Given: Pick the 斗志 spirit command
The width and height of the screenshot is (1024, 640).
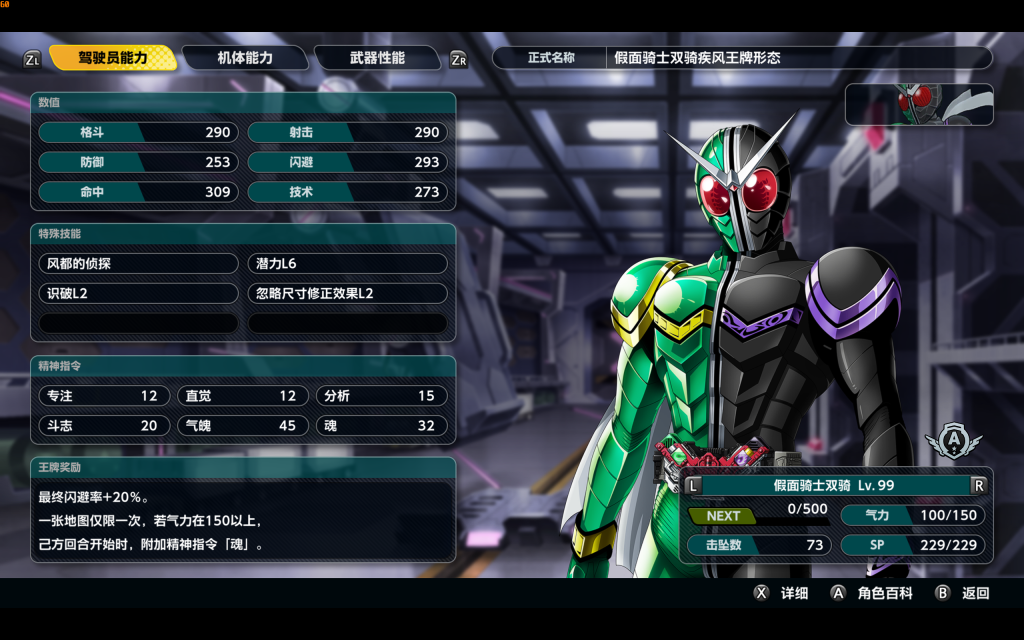Looking at the screenshot, I should (103, 426).
